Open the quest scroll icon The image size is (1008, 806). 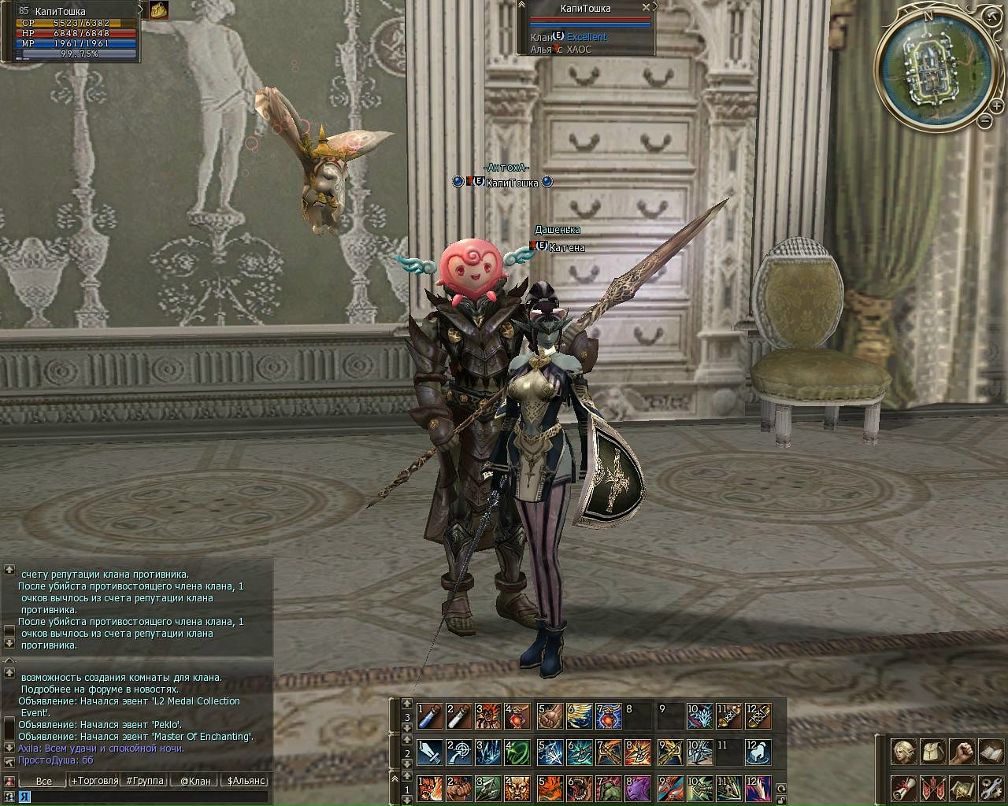click(x=902, y=786)
